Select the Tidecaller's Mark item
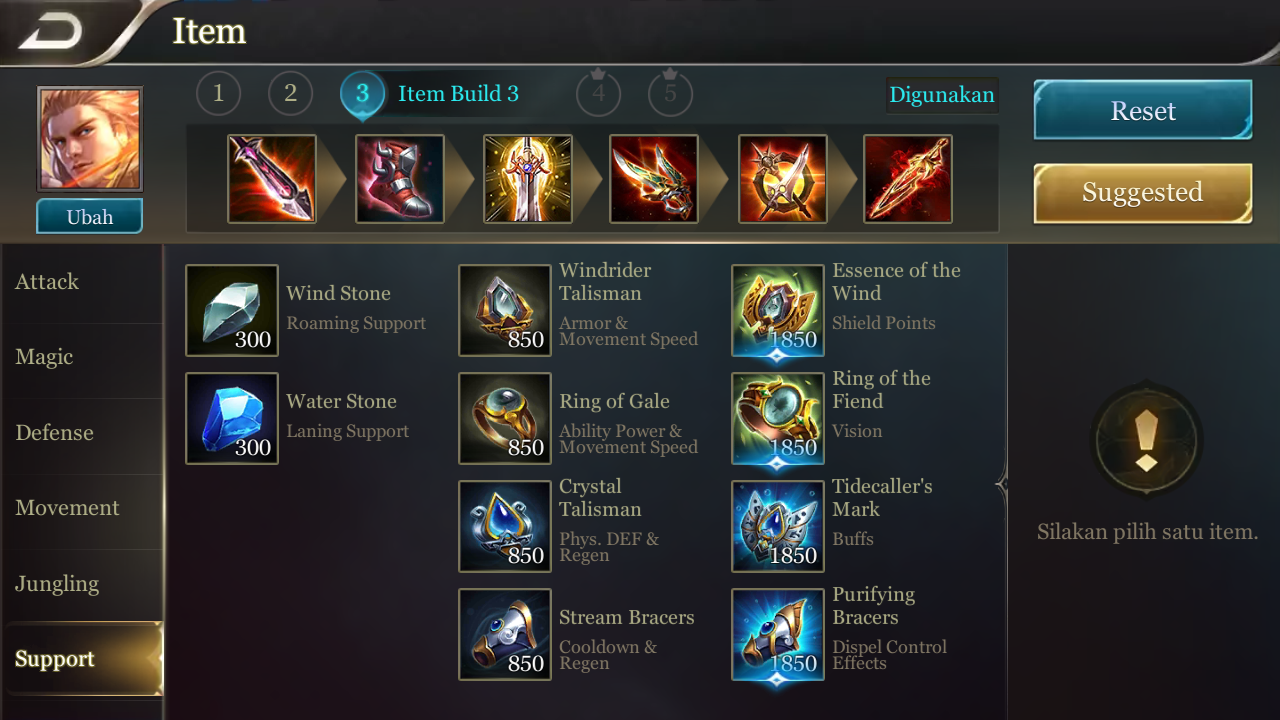 coord(777,526)
